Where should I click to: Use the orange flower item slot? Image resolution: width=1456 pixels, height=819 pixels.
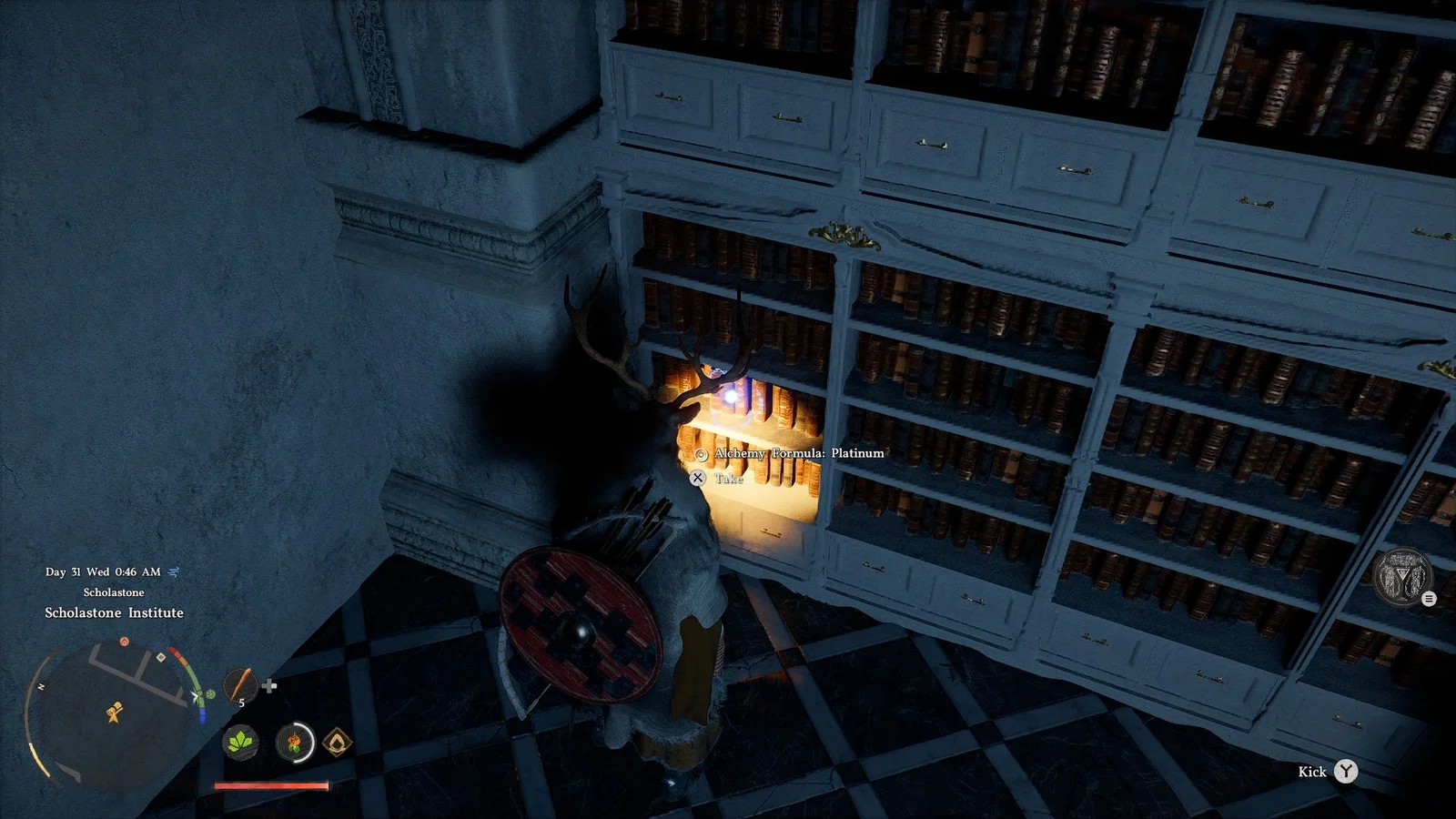click(x=294, y=743)
